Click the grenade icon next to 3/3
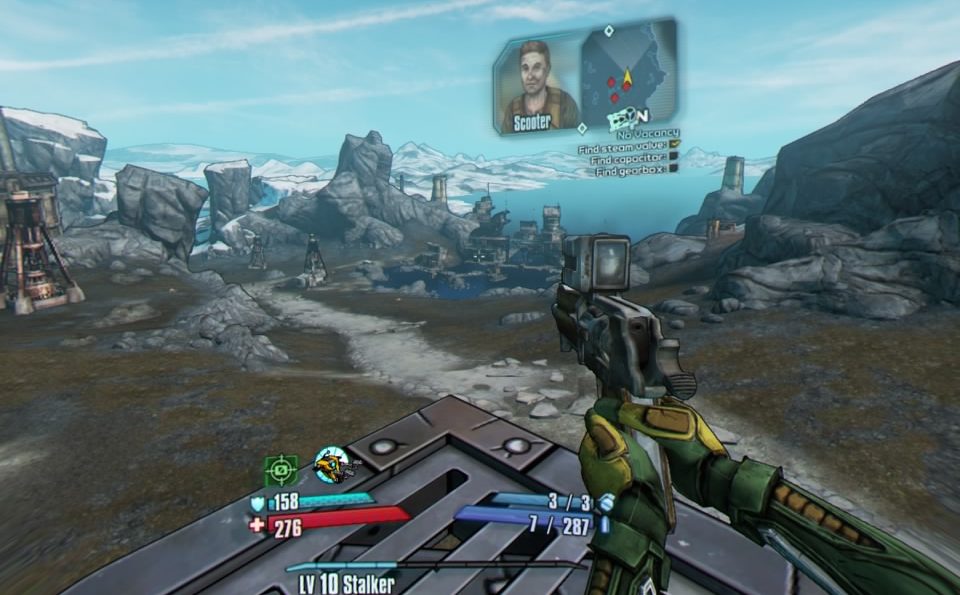Viewport: 960px width, 595px height. pyautogui.click(x=605, y=502)
